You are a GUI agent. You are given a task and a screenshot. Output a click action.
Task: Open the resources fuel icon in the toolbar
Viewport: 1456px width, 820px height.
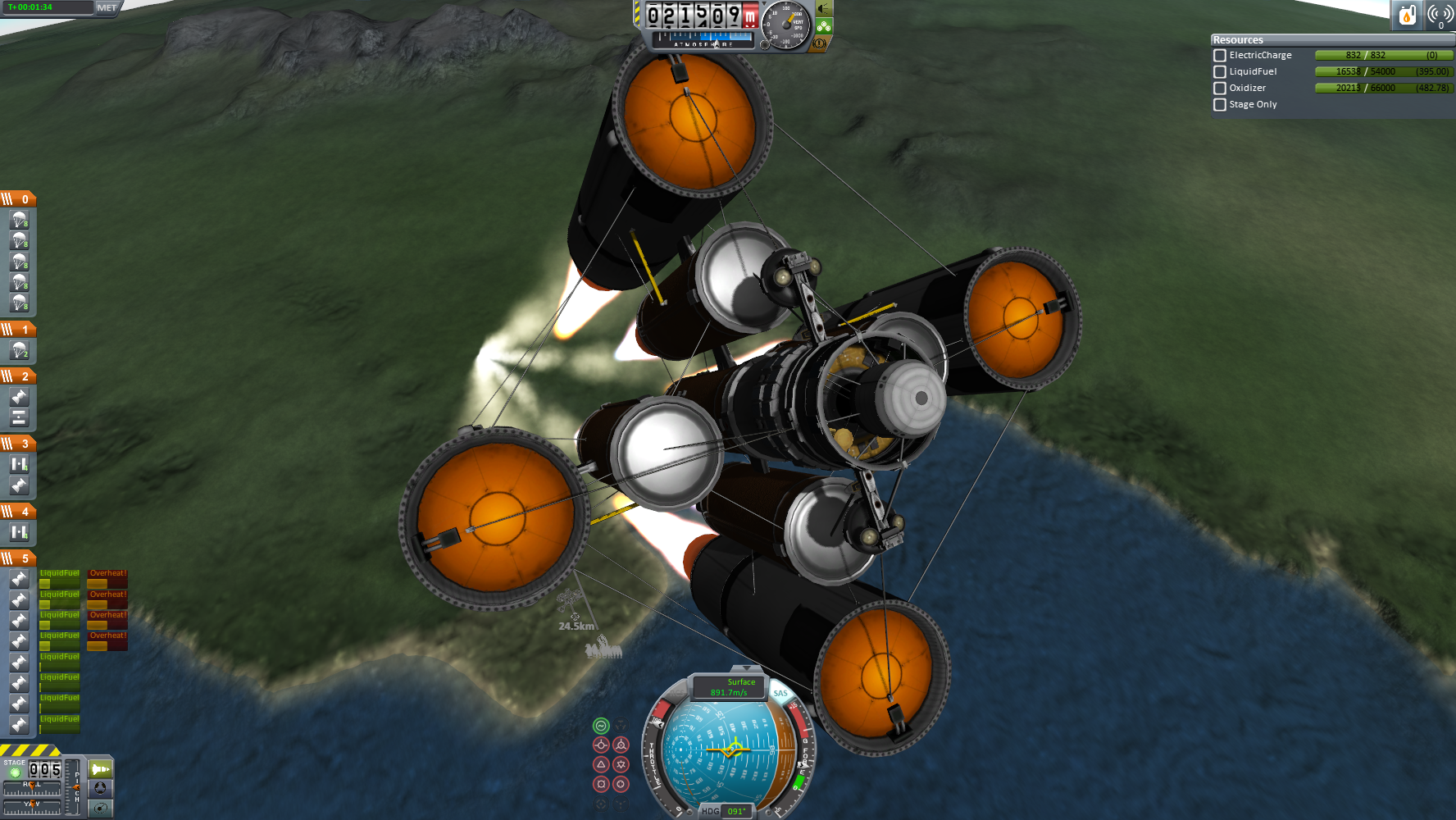tap(1407, 15)
